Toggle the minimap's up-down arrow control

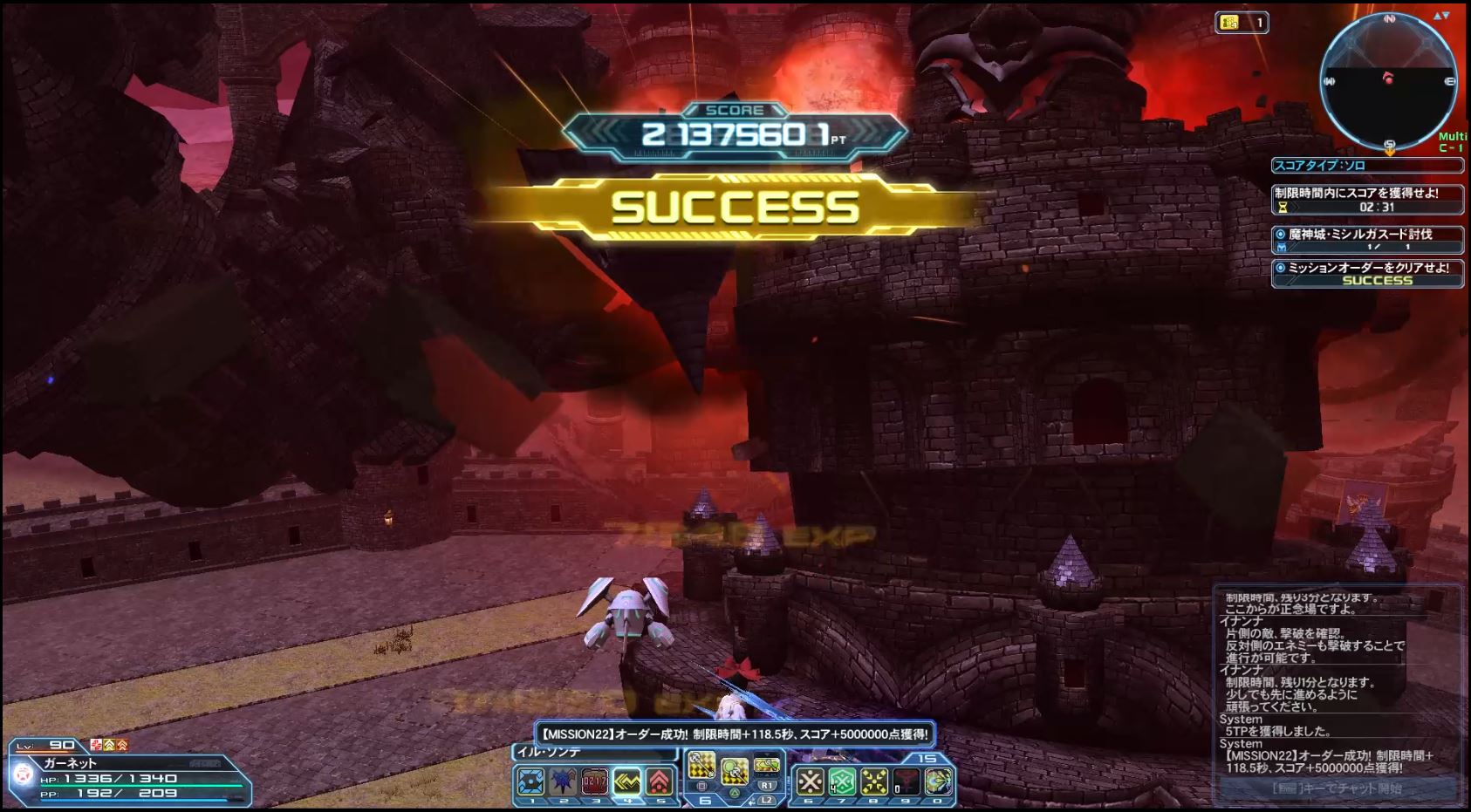click(x=1441, y=17)
